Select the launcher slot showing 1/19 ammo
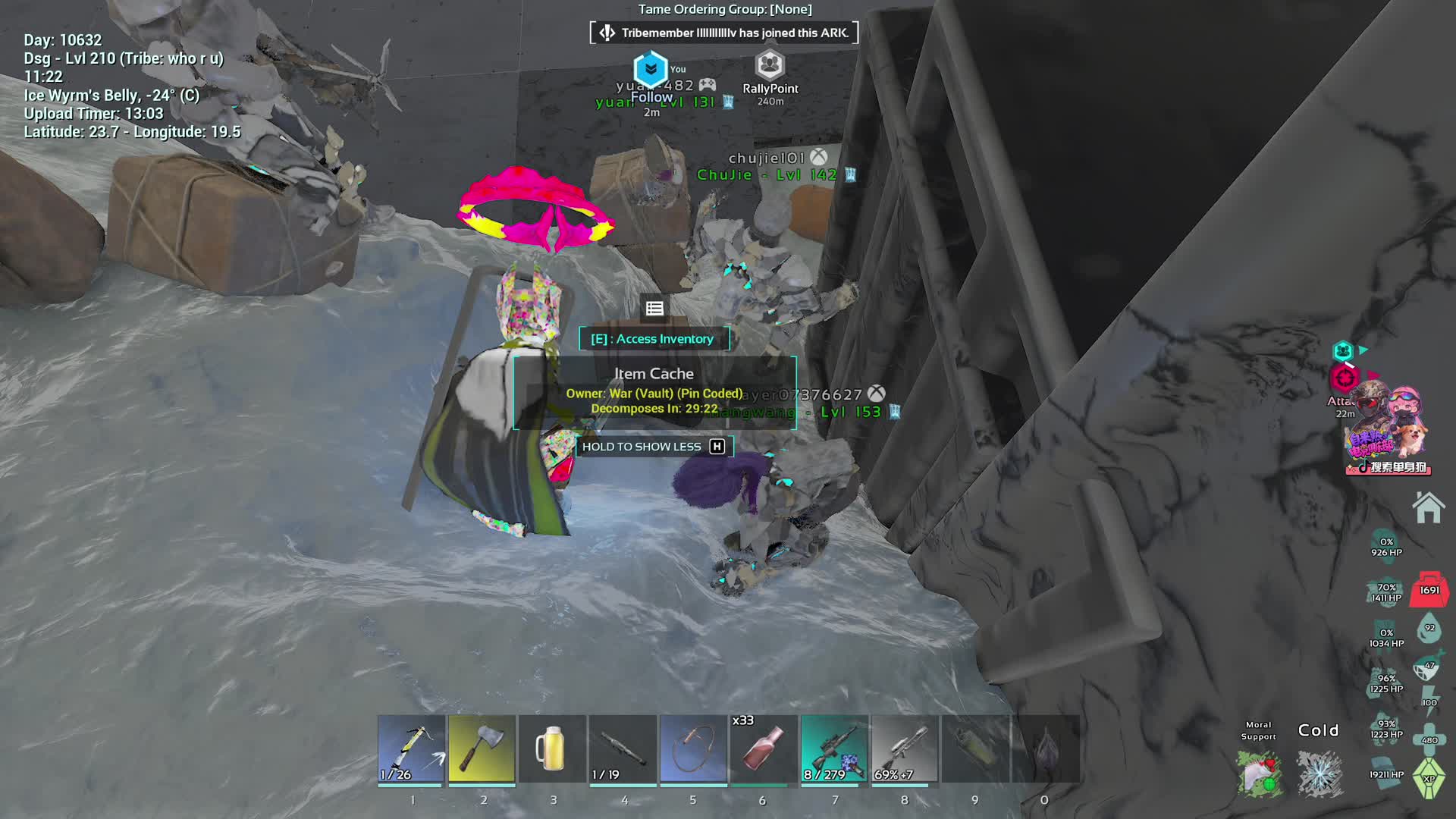Screen dimensions: 1456x819 click(623, 748)
